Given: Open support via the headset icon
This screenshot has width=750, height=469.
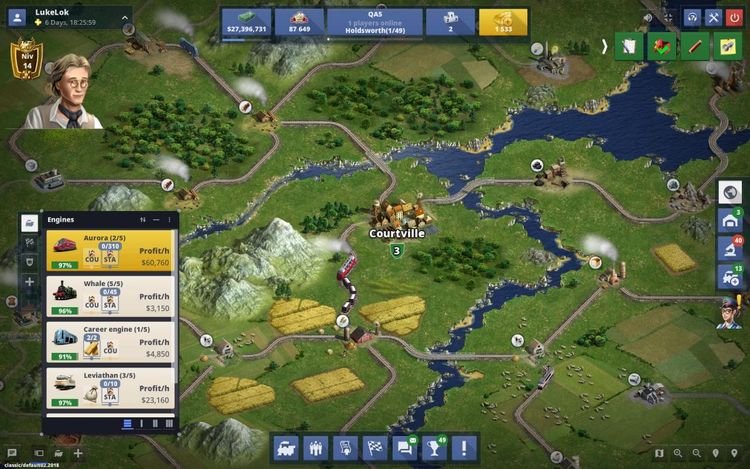Looking at the screenshot, I should point(692,17).
